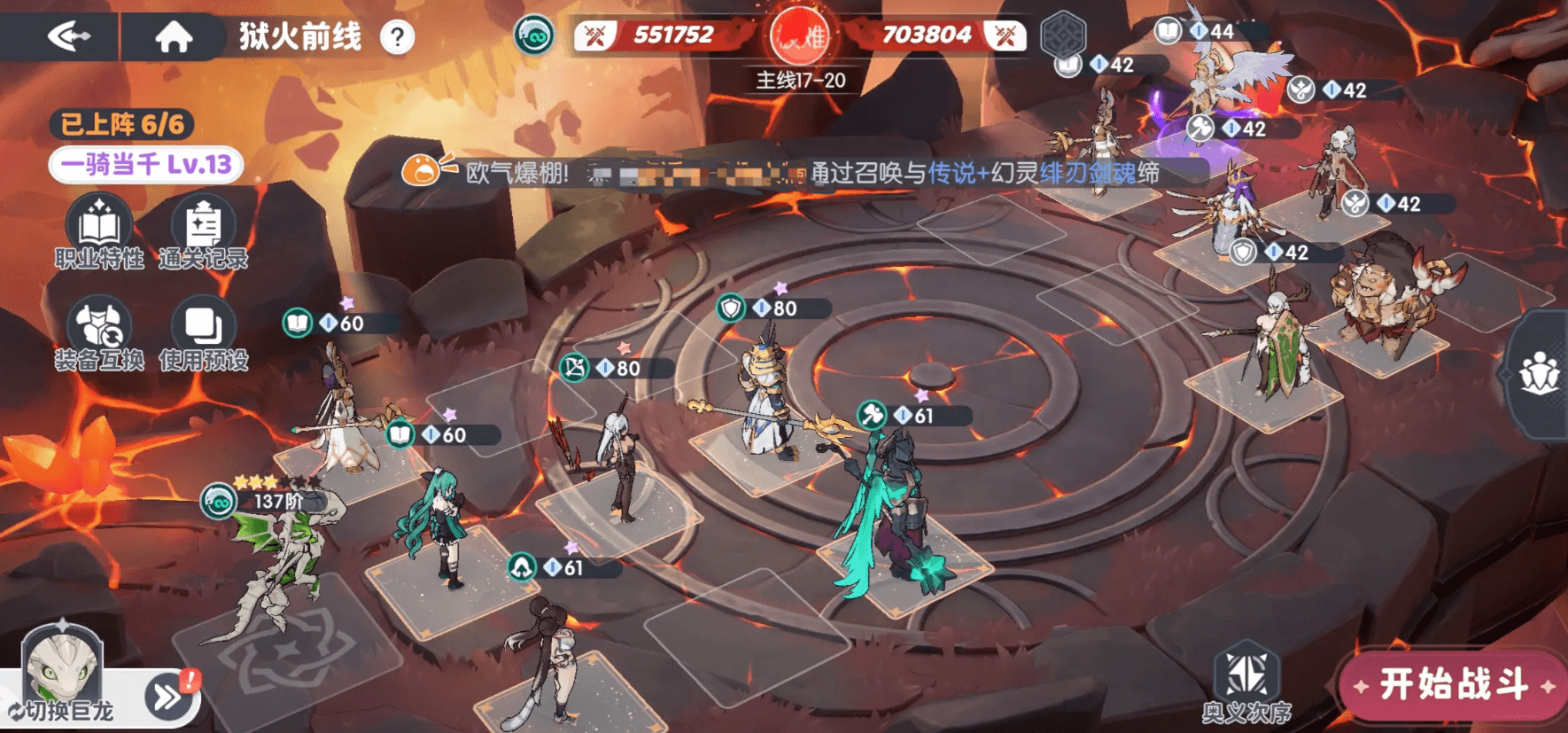Screen dimensions: 1568x733
Task: Open the friends icon on right edge
Action: point(1540,374)
